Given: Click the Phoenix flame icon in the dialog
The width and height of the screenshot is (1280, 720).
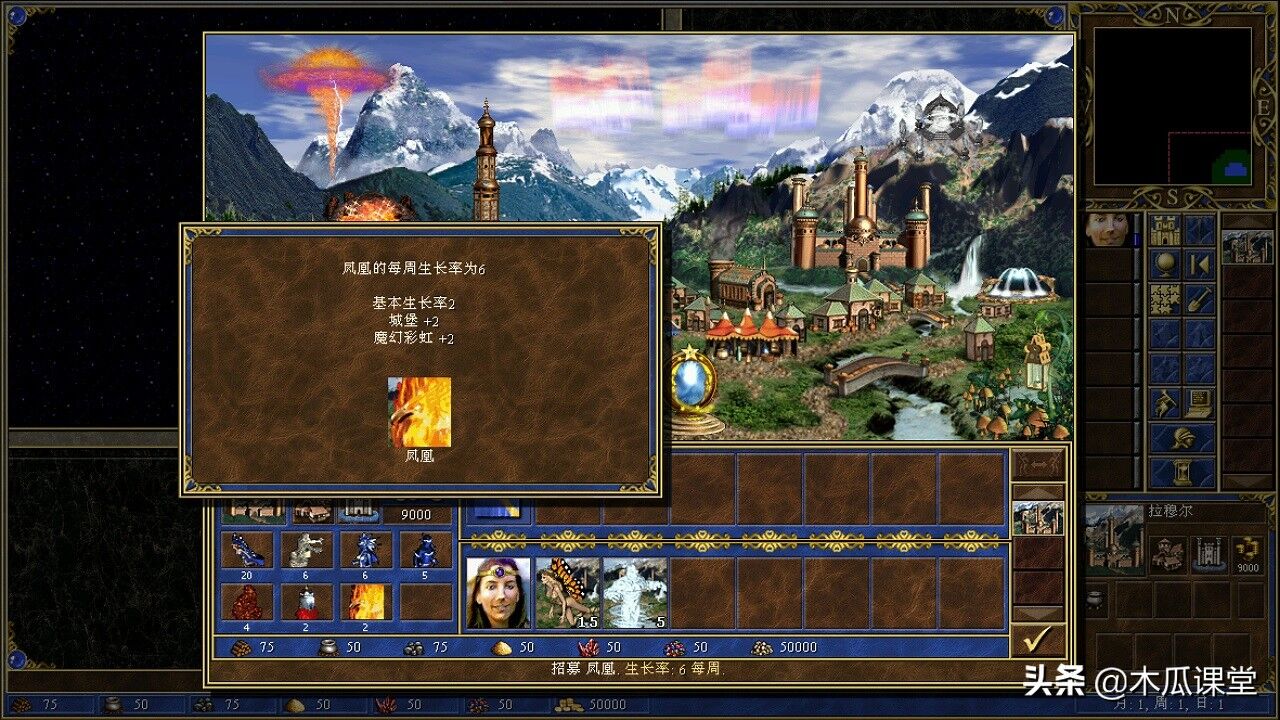Looking at the screenshot, I should (419, 413).
